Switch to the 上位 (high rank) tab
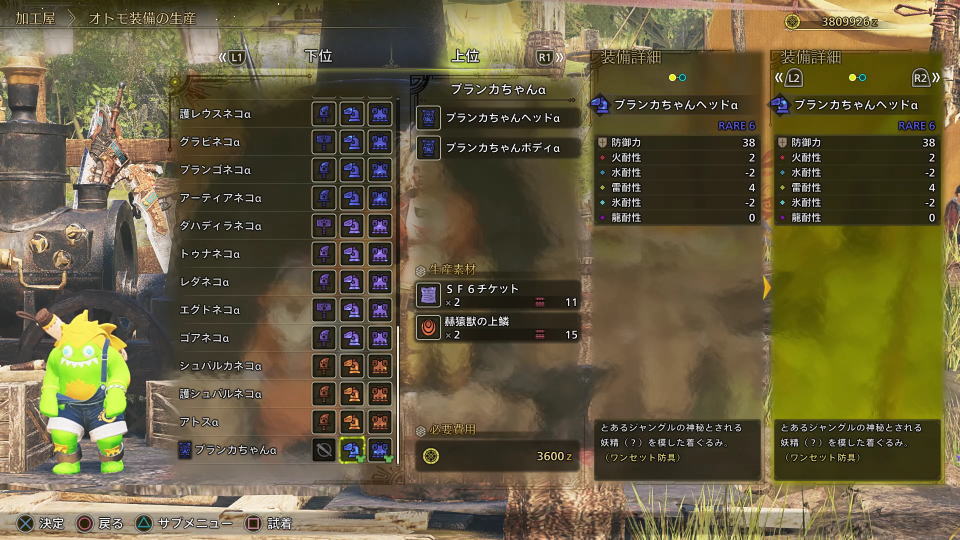 click(465, 57)
